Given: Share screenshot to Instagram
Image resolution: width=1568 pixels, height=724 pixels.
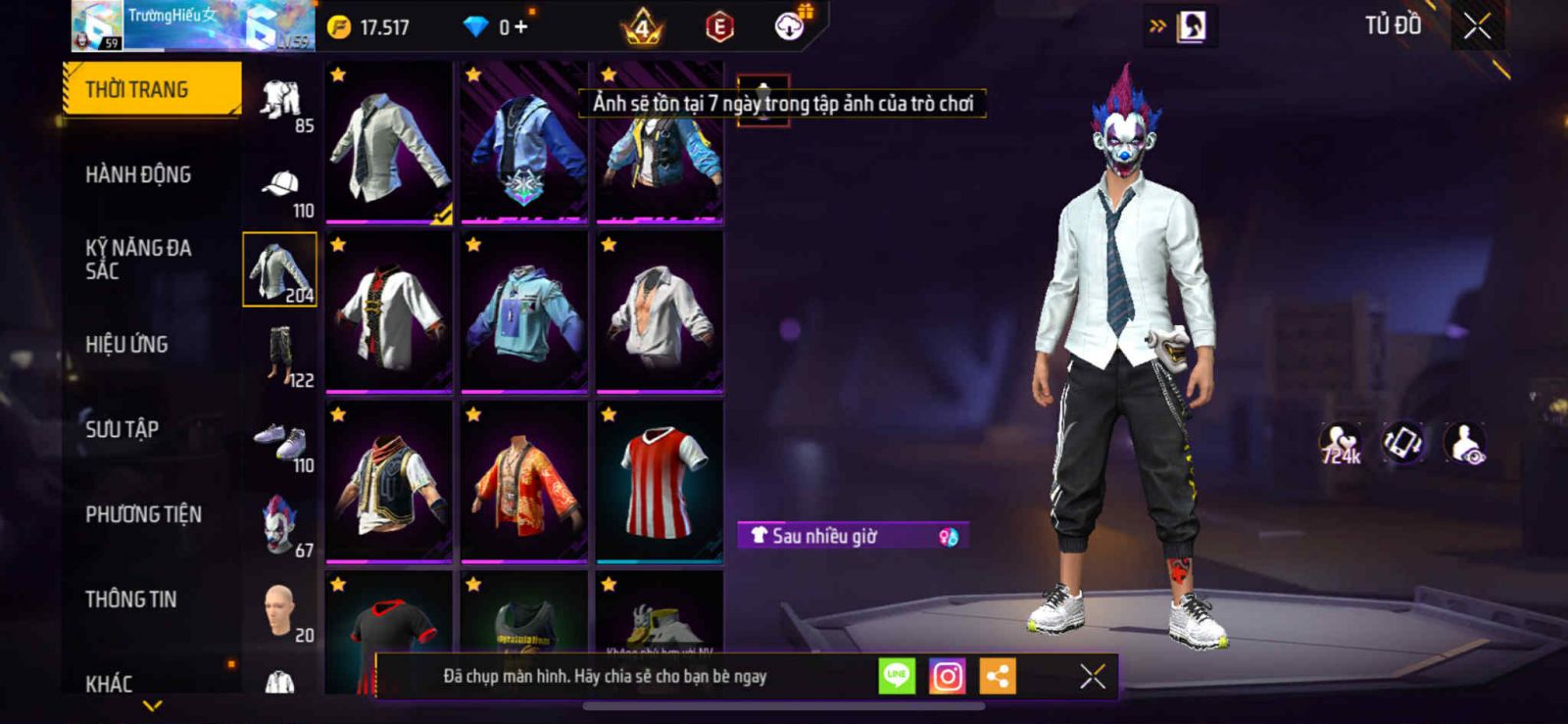Looking at the screenshot, I should click(x=947, y=676).
